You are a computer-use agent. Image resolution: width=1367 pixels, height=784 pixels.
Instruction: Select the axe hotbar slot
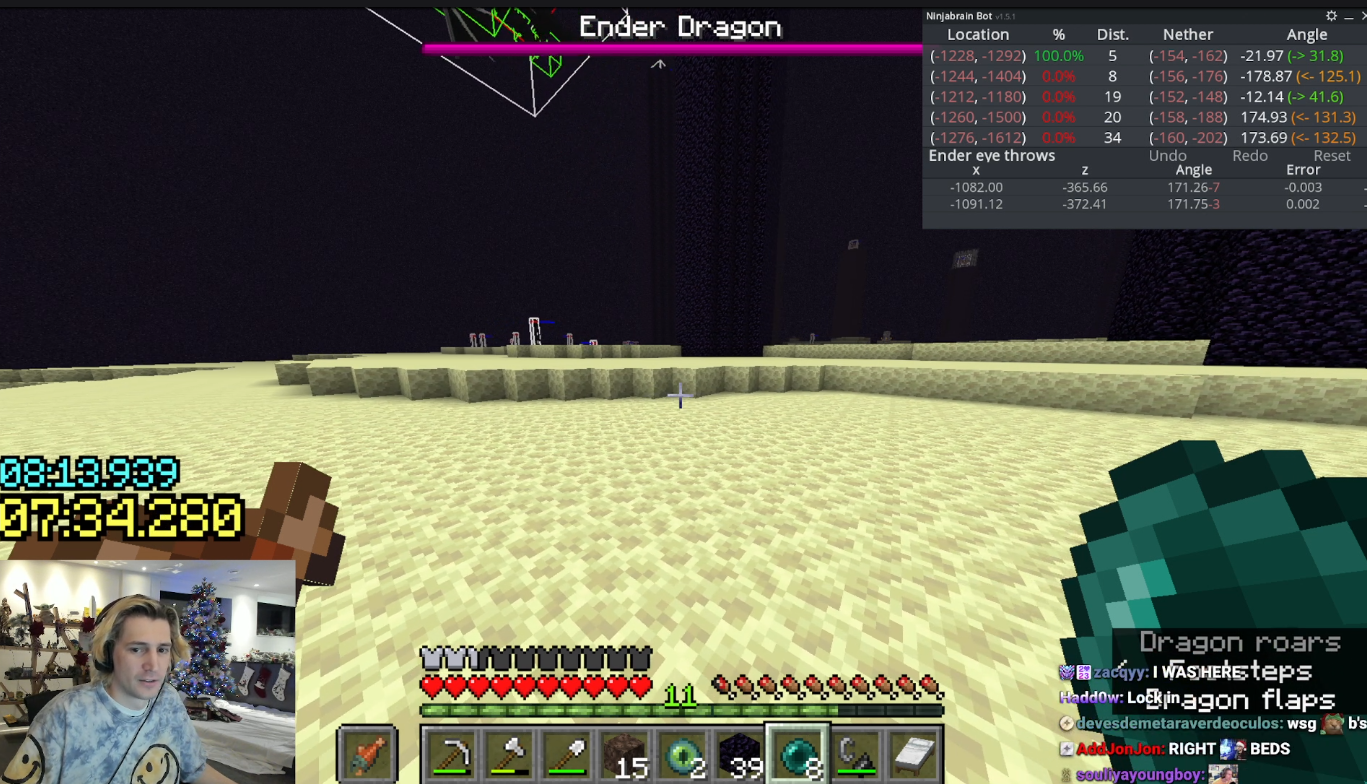(x=509, y=753)
